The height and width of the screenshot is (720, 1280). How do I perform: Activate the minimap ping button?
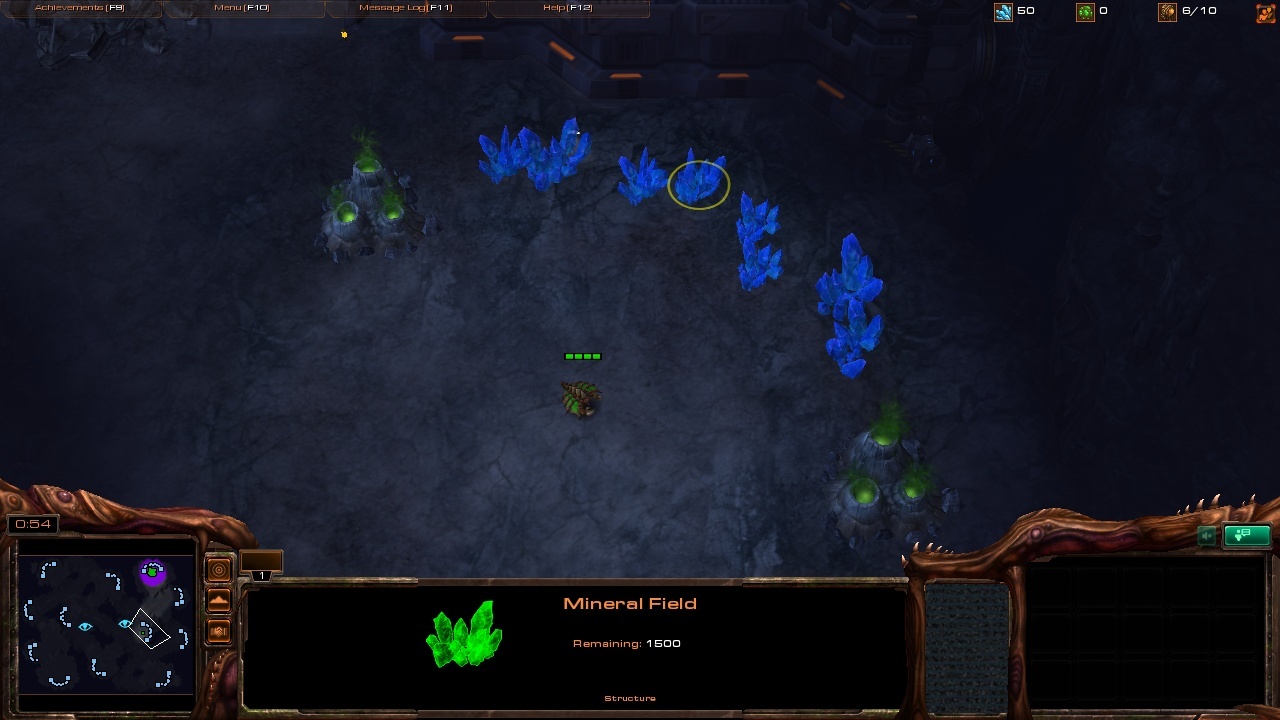point(219,570)
